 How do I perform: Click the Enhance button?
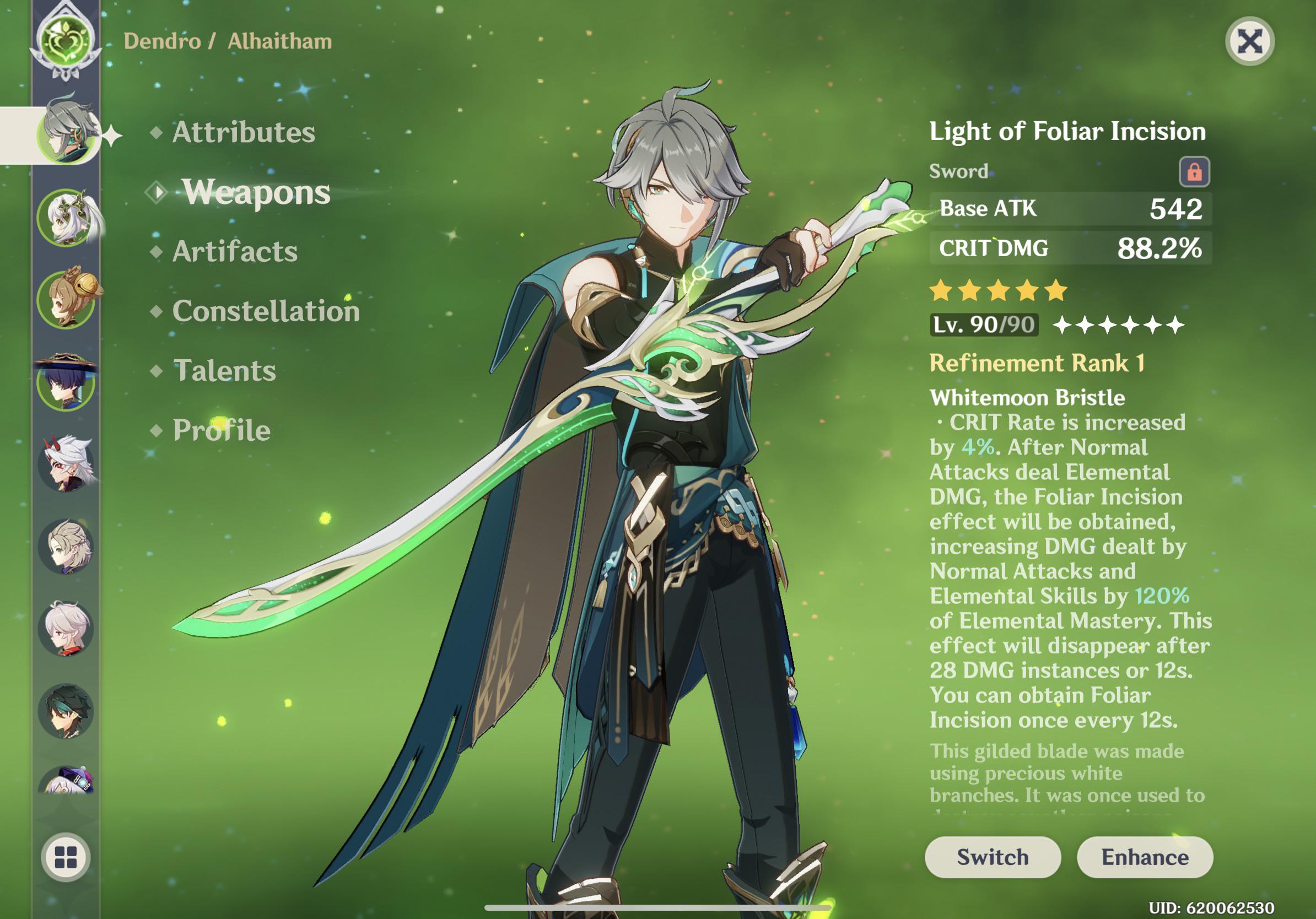1145,857
